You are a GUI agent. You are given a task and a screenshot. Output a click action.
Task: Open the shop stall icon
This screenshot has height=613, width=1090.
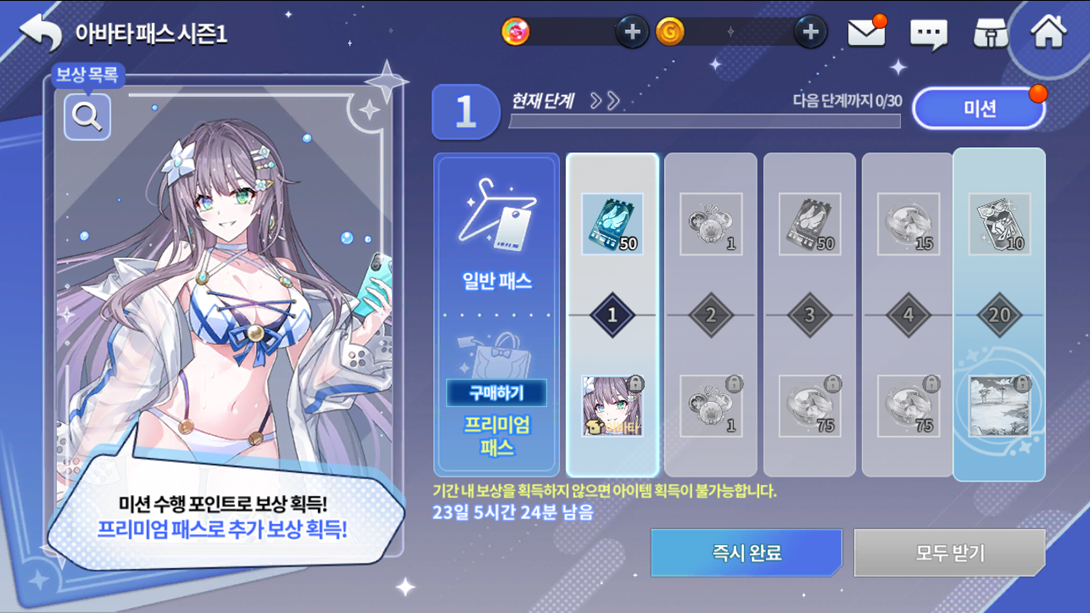pyautogui.click(x=990, y=34)
